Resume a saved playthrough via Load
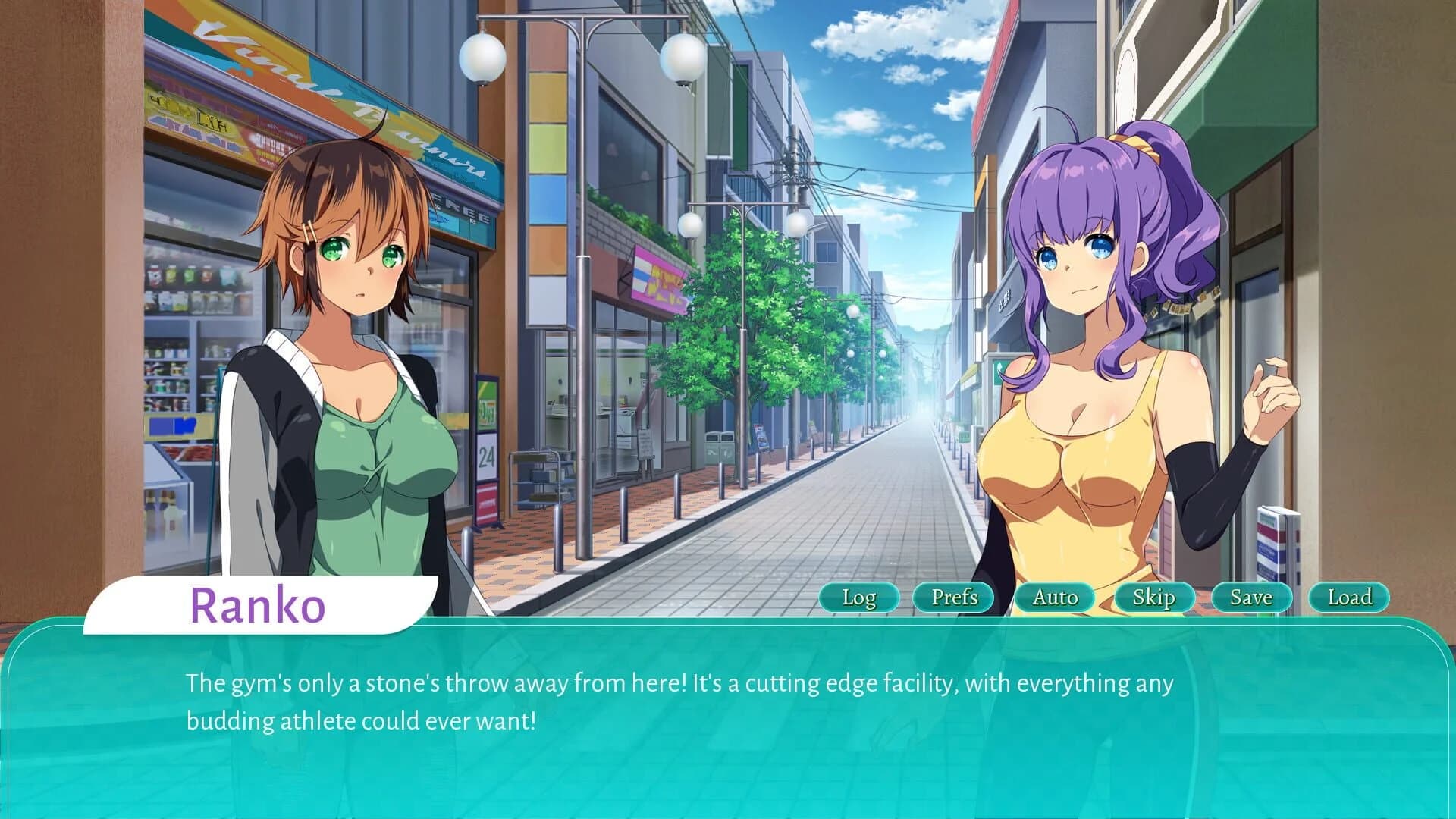The width and height of the screenshot is (1456, 819). click(x=1348, y=598)
